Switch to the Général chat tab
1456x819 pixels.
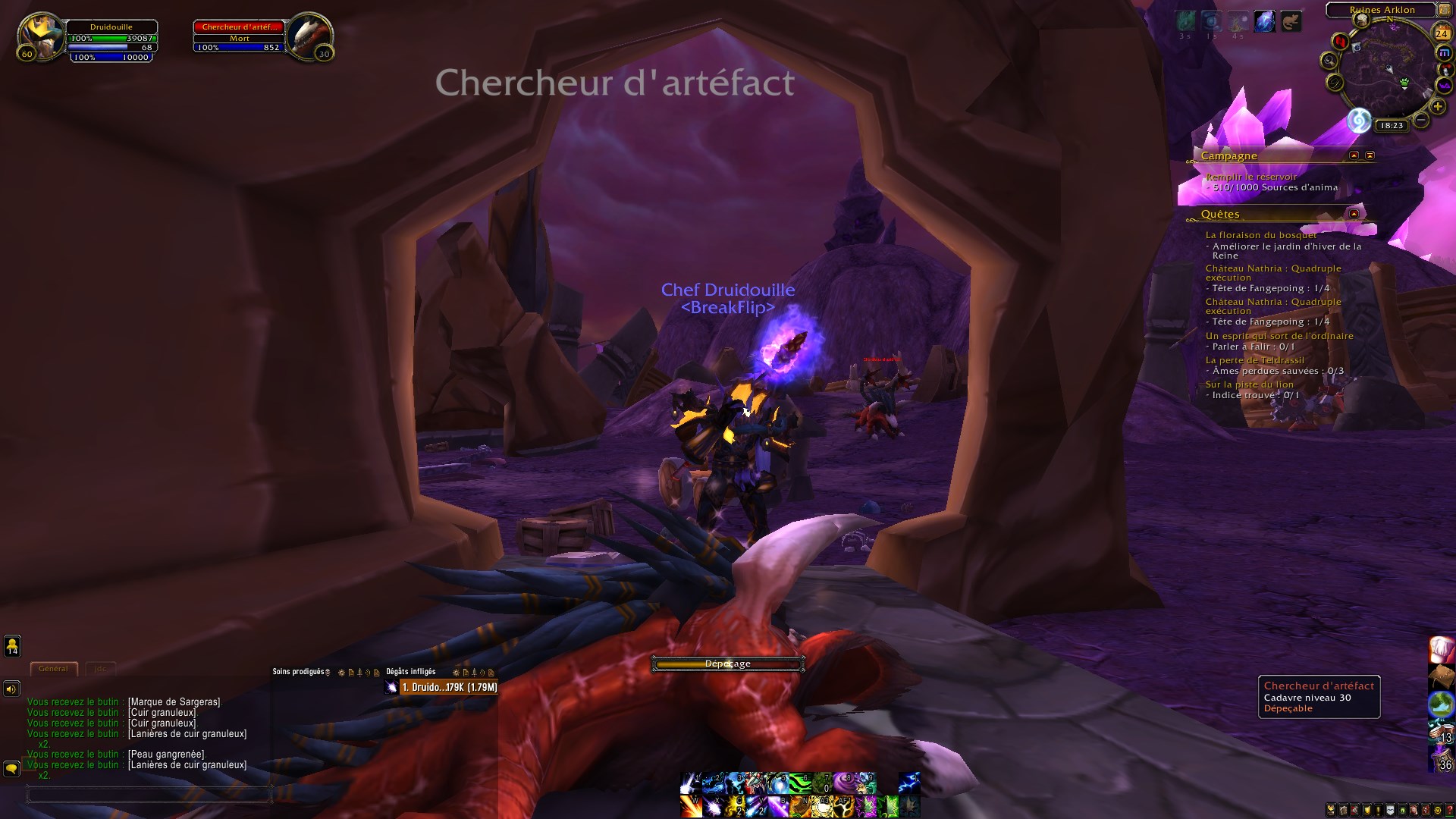click(53, 669)
